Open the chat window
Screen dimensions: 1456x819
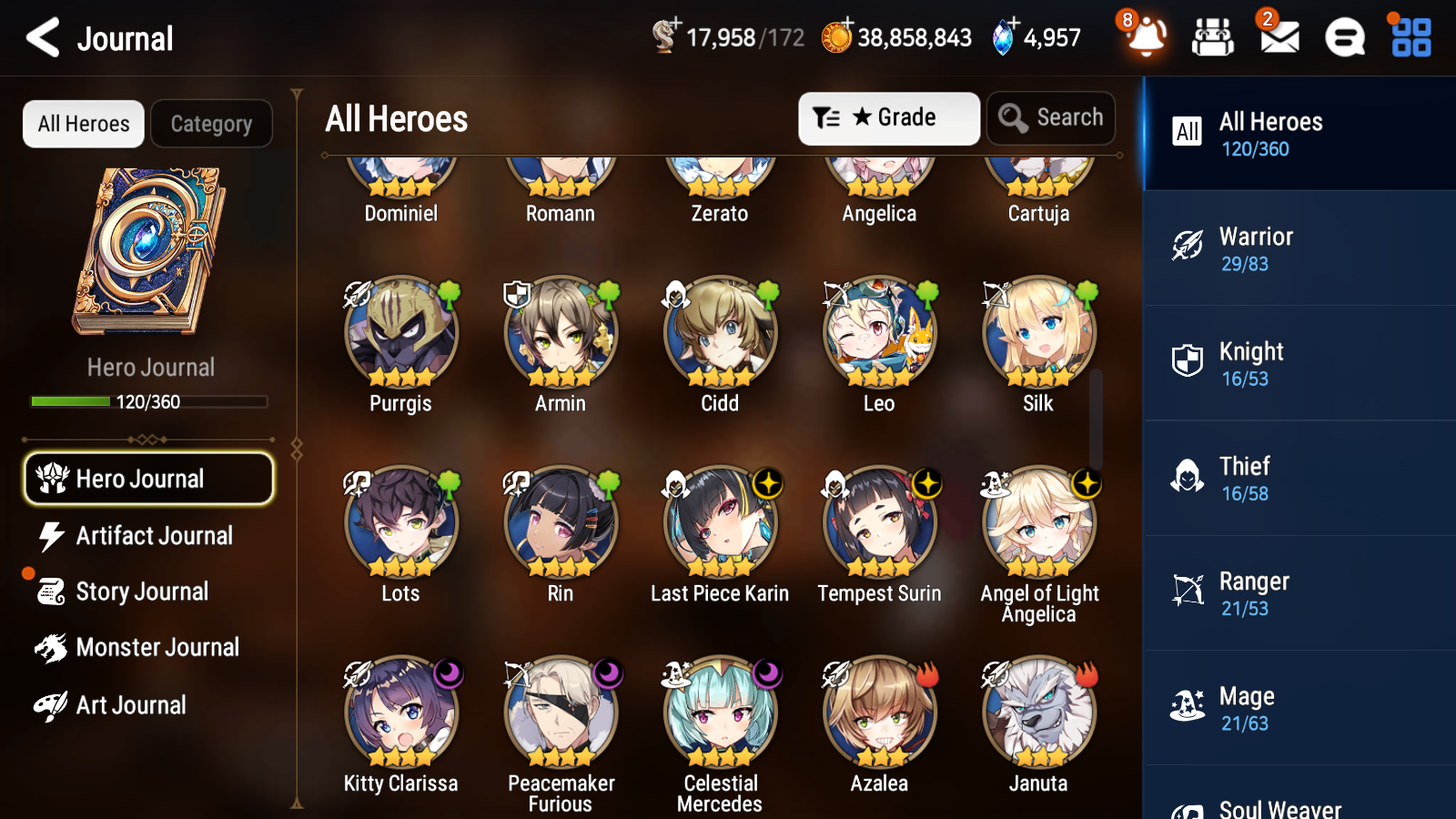[1344, 38]
